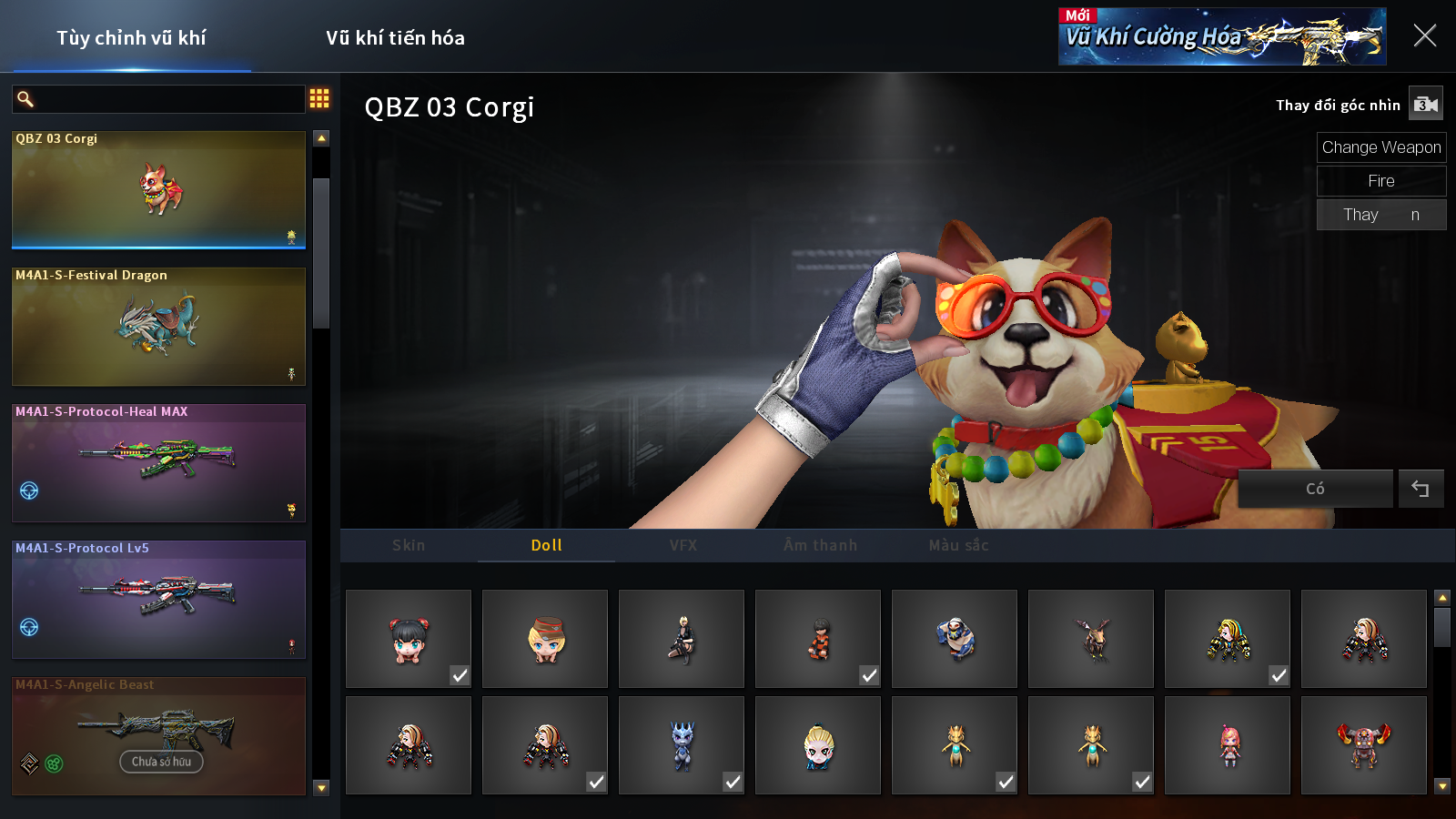Click the Change Weapon button

coord(1380,147)
